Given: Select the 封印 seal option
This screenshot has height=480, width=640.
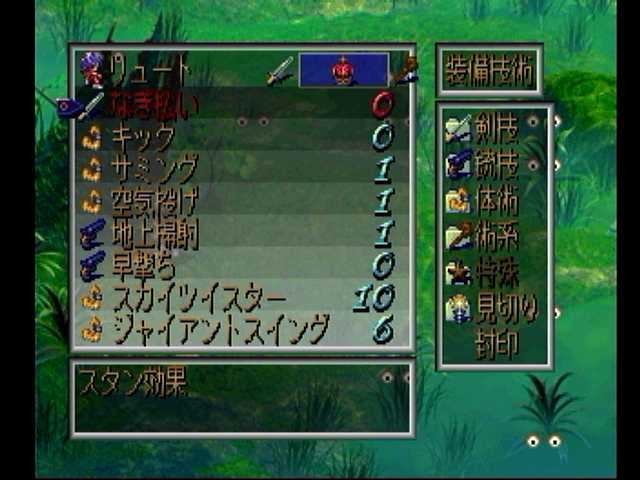Looking at the screenshot, I should point(497,343).
